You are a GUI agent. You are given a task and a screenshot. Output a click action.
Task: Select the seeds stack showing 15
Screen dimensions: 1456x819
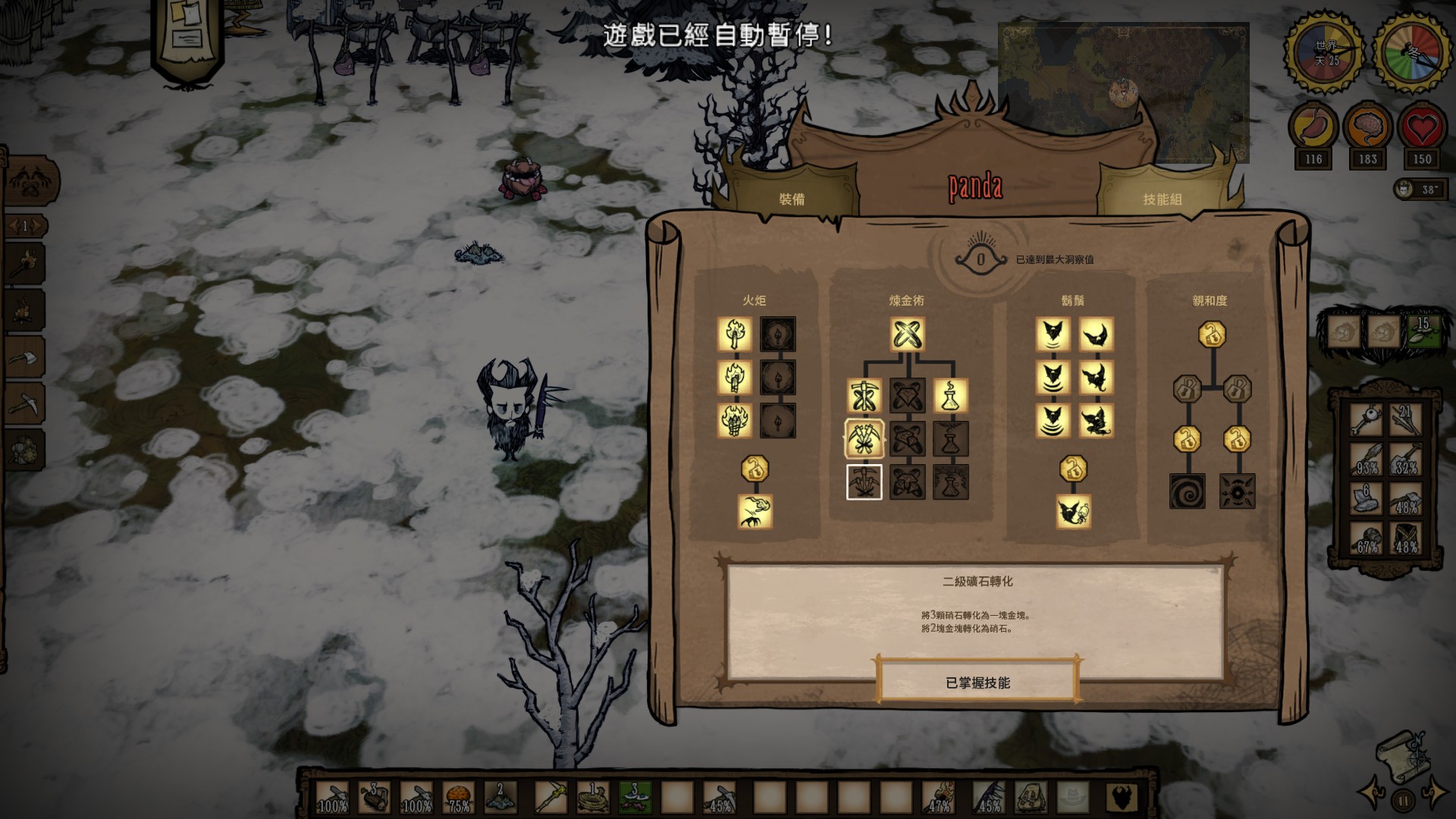pos(1423,331)
